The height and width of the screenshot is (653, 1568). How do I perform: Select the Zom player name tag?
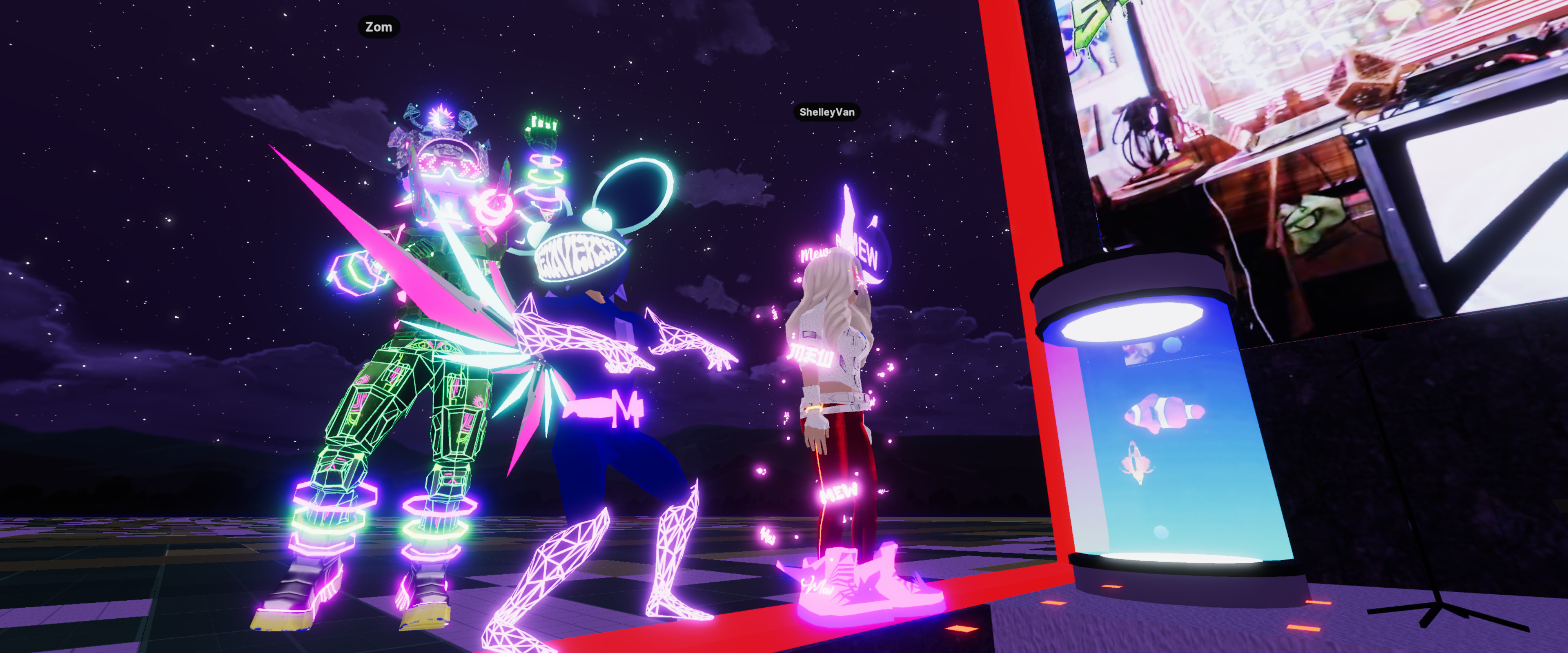click(378, 27)
